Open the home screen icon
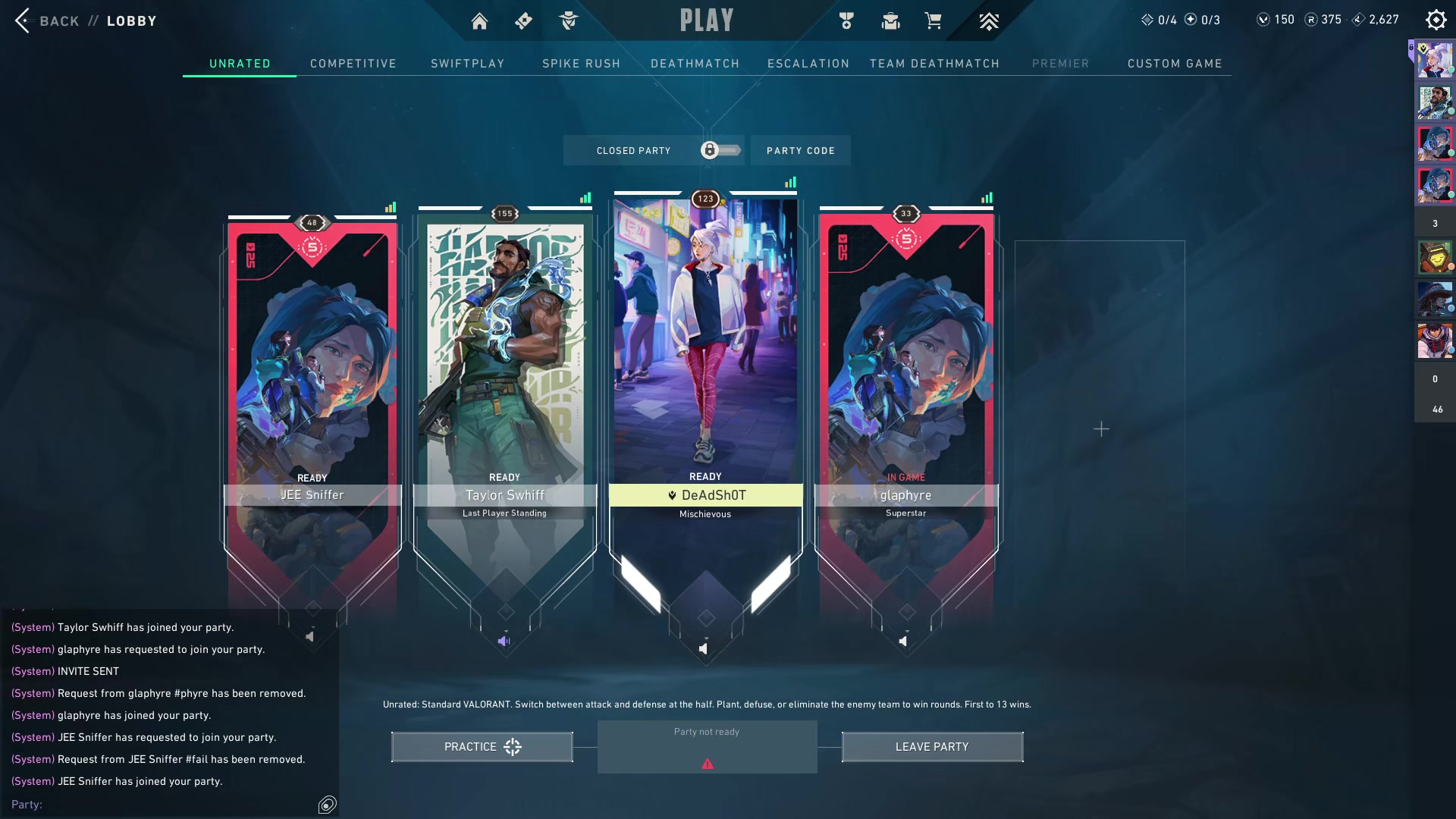The height and width of the screenshot is (819, 1456). (479, 21)
